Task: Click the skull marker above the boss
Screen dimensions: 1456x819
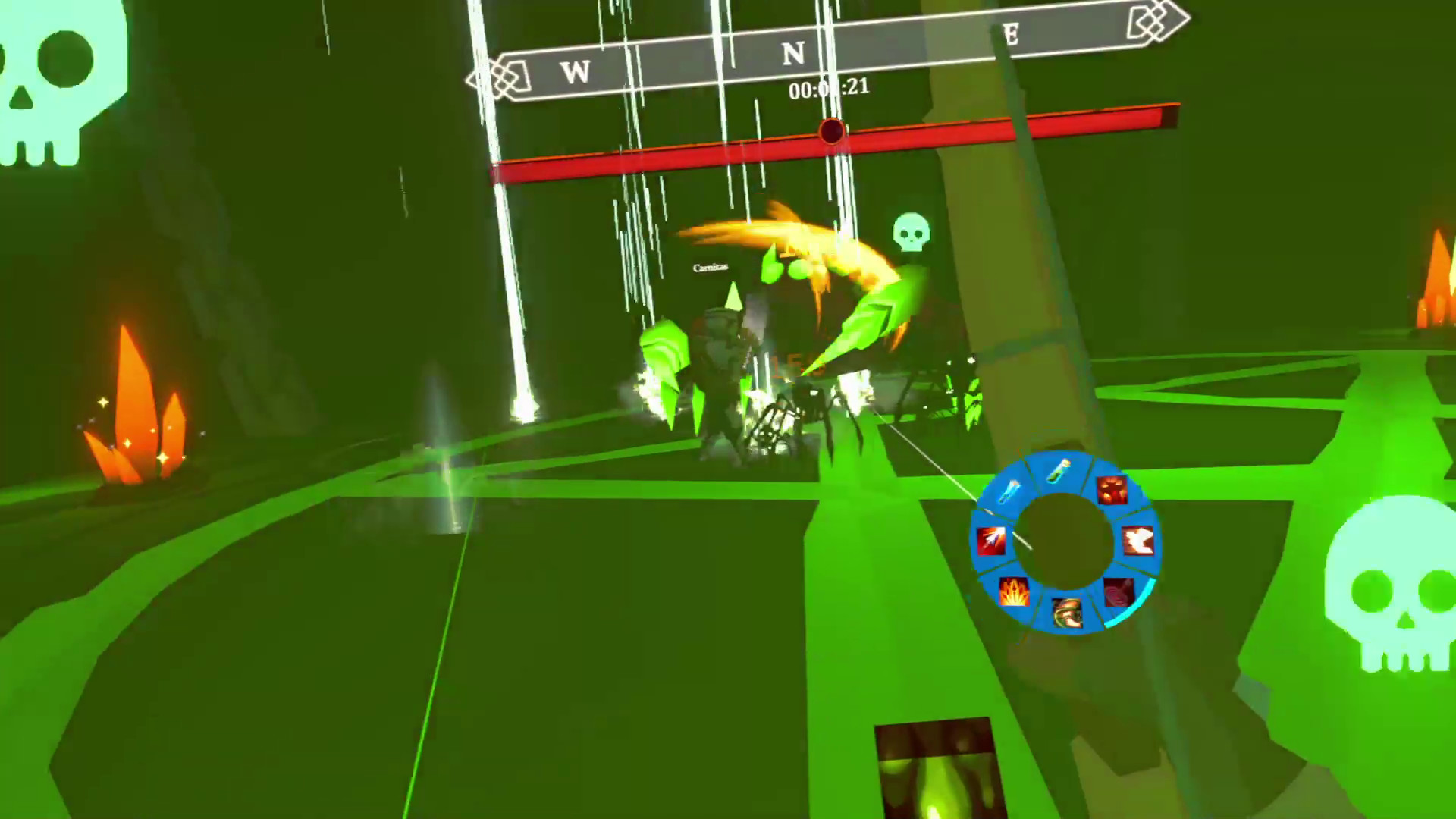Action: (x=912, y=231)
